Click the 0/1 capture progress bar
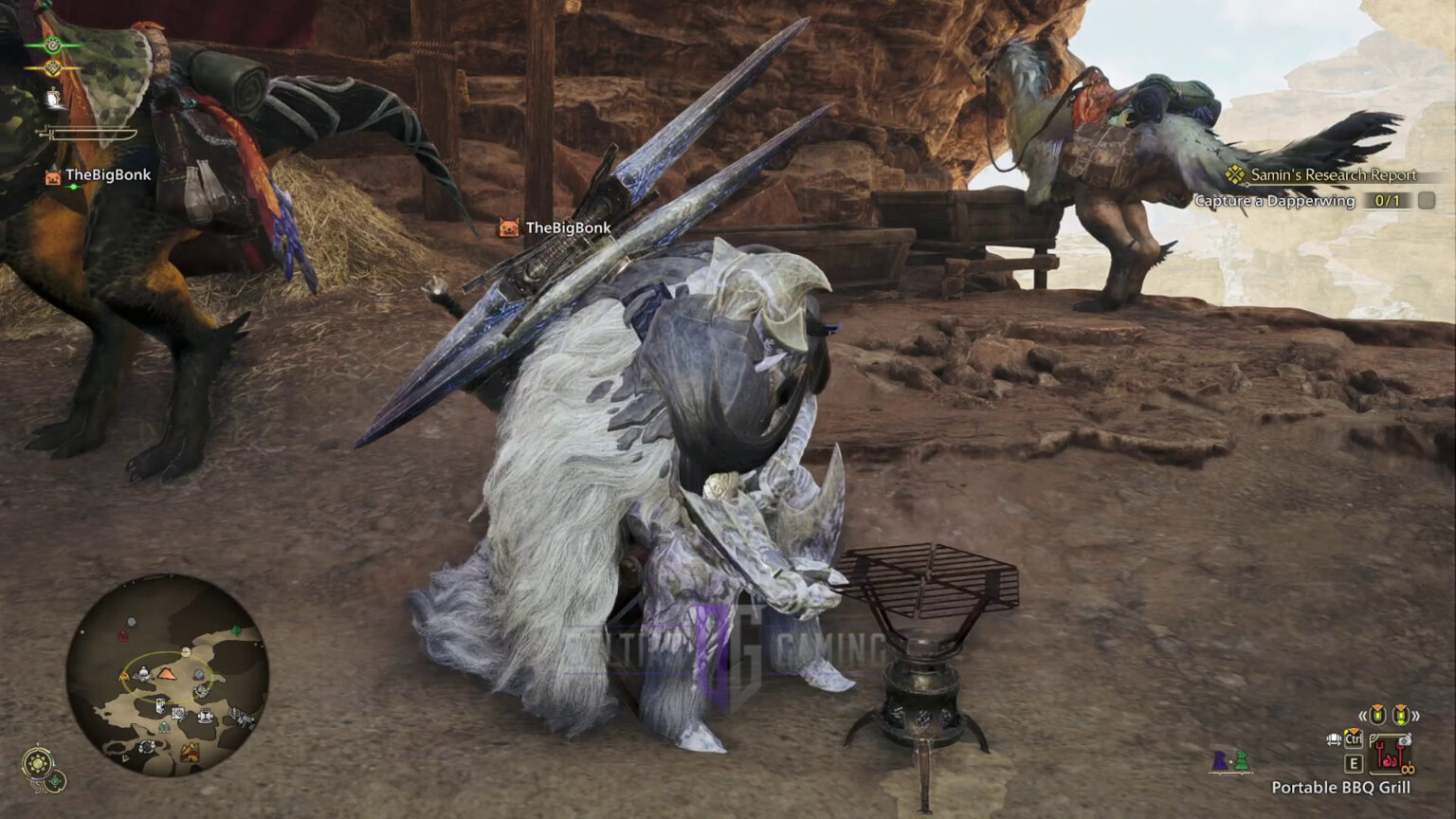Viewport: 1456px width, 819px height. click(x=1386, y=200)
